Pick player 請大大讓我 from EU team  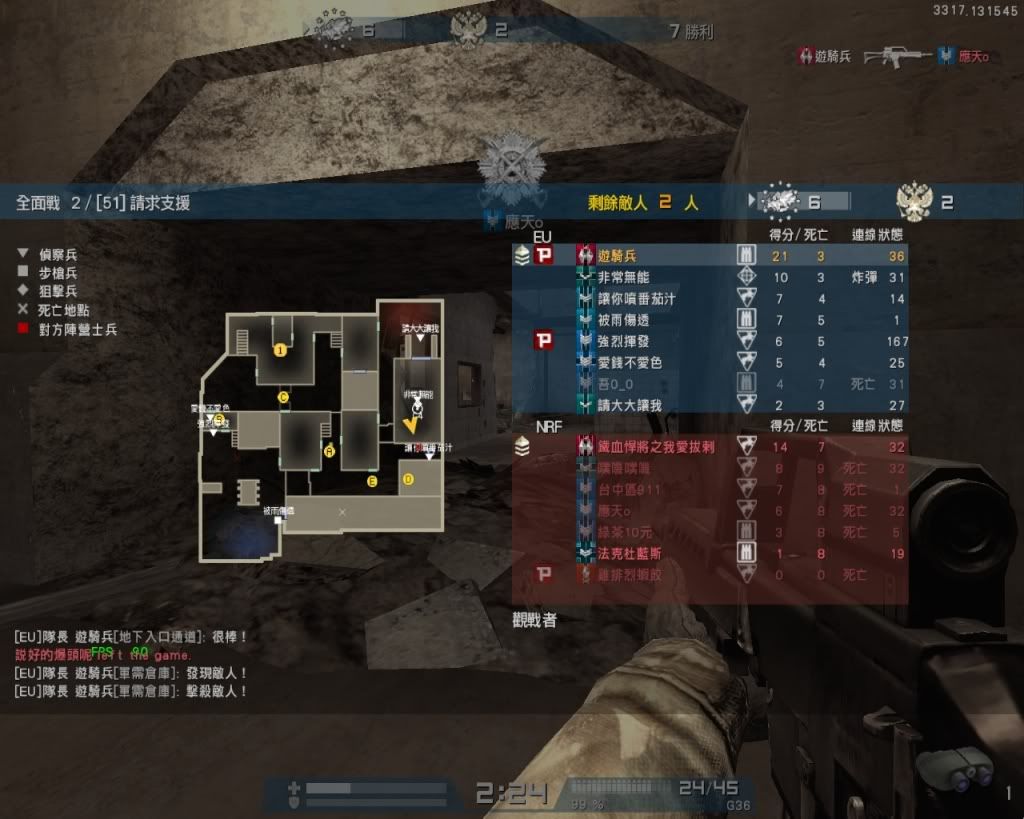tap(630, 404)
